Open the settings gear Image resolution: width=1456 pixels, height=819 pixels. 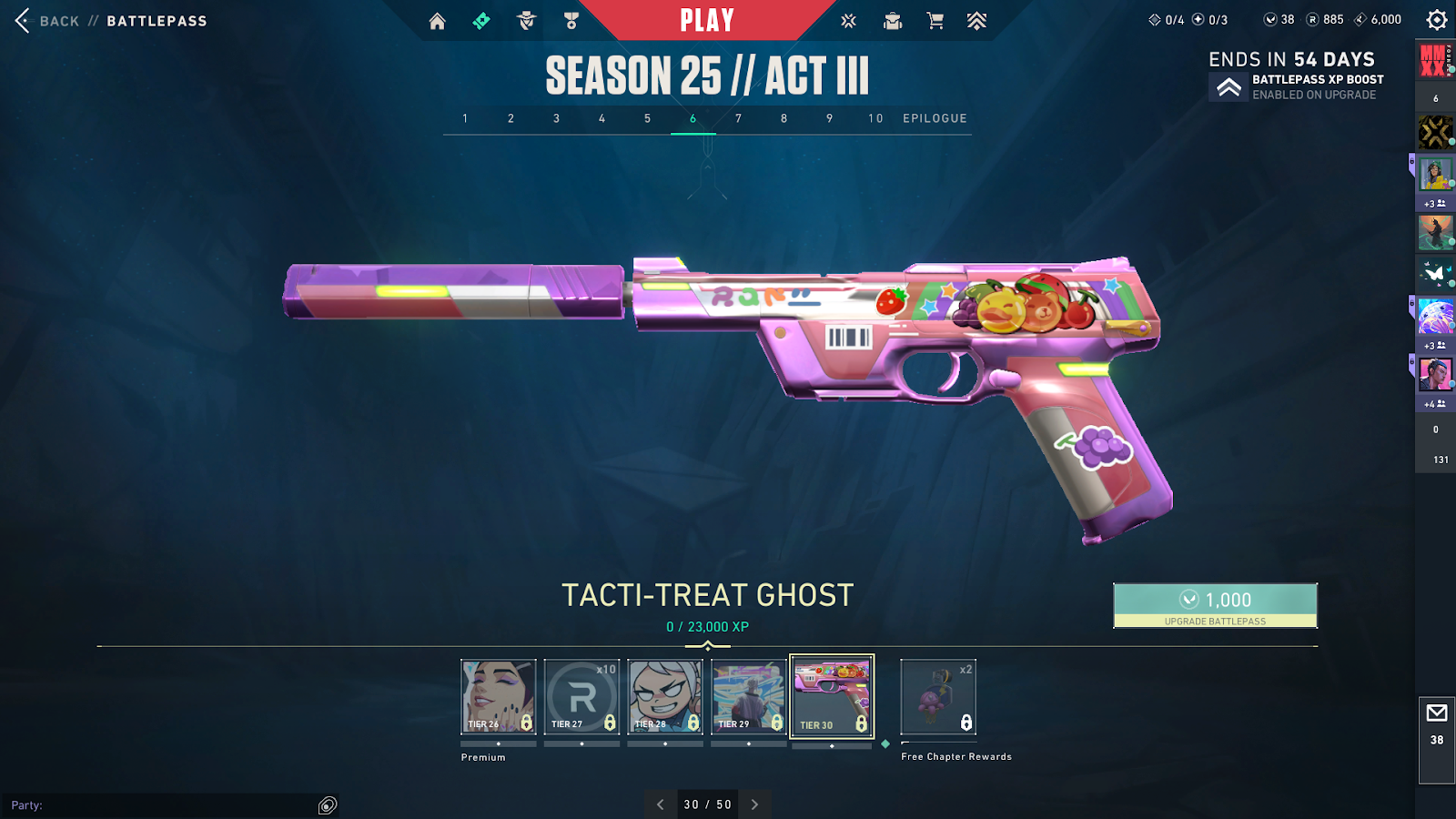click(x=1437, y=20)
